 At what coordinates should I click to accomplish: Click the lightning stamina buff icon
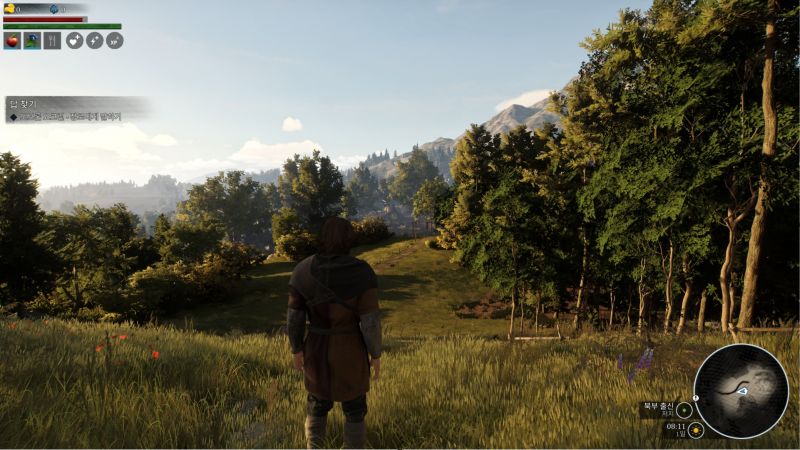tap(95, 41)
